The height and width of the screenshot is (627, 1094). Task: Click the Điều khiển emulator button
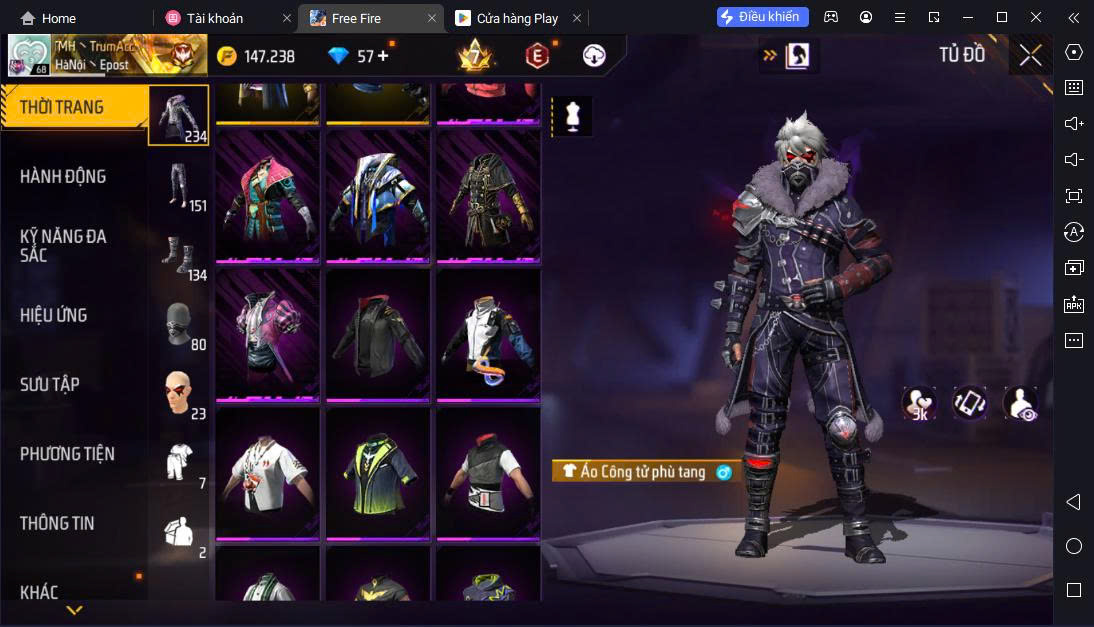click(x=762, y=17)
